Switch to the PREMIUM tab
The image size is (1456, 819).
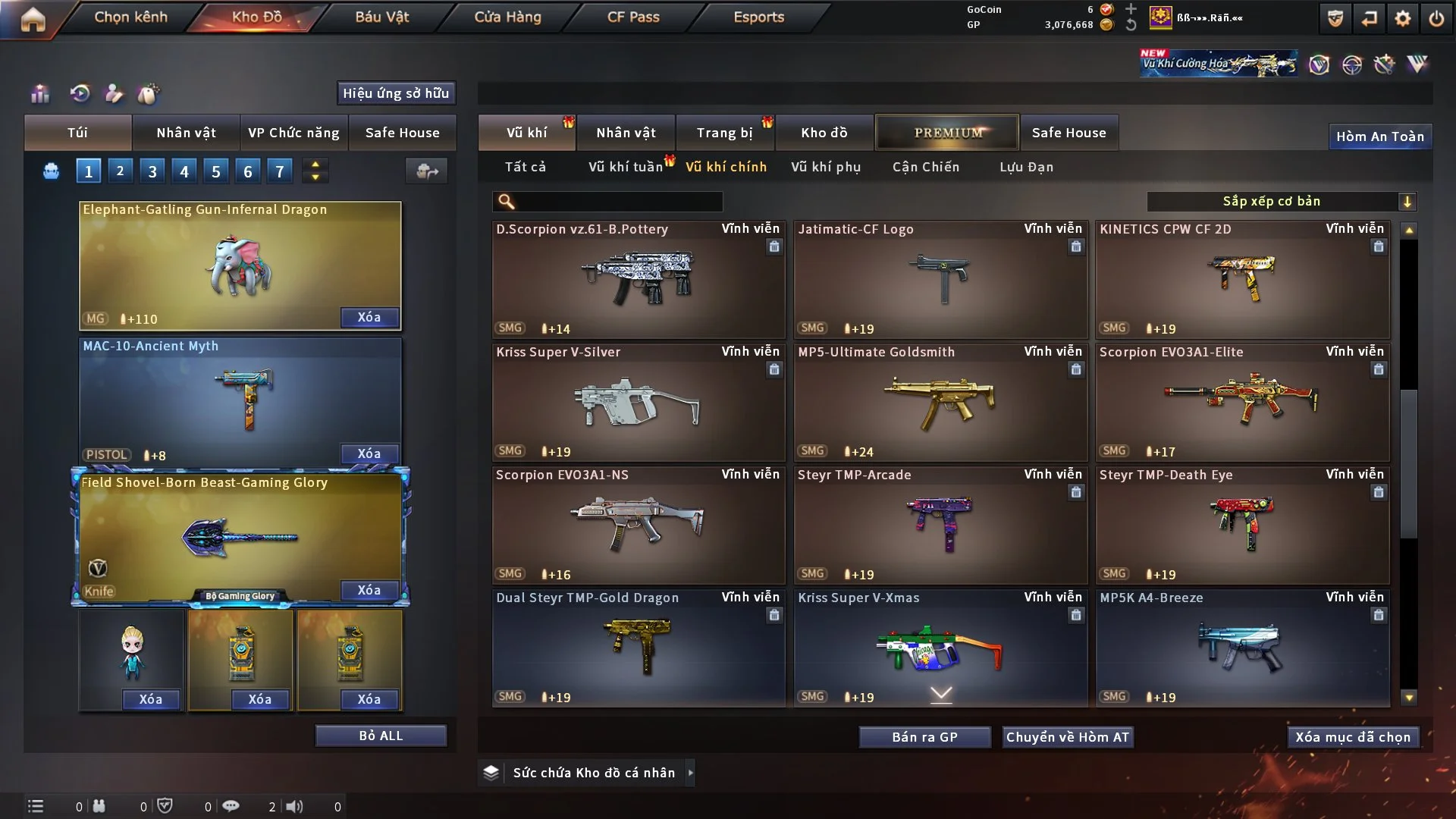[947, 133]
